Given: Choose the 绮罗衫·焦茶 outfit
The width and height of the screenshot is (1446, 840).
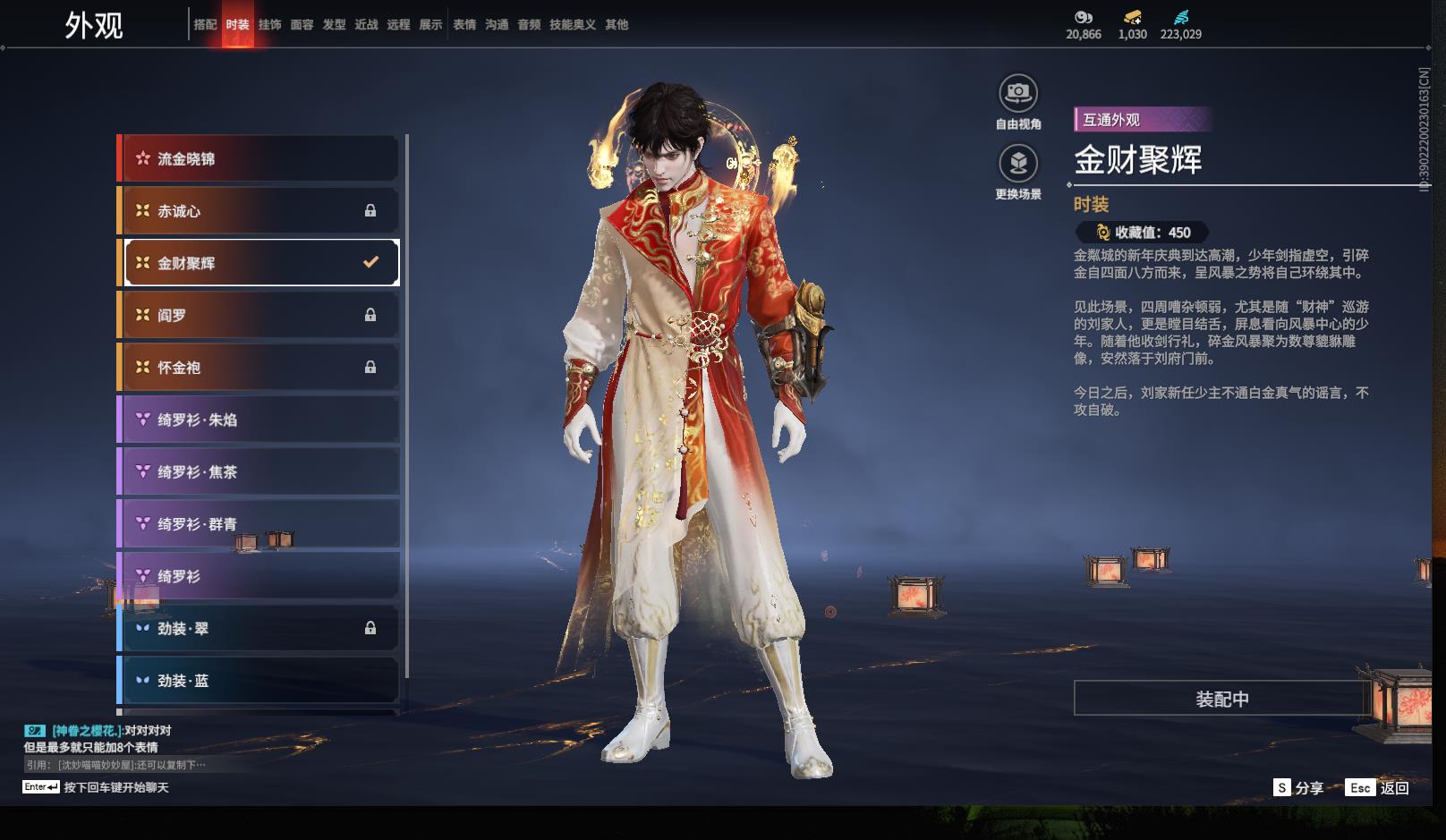Looking at the screenshot, I should point(259,471).
